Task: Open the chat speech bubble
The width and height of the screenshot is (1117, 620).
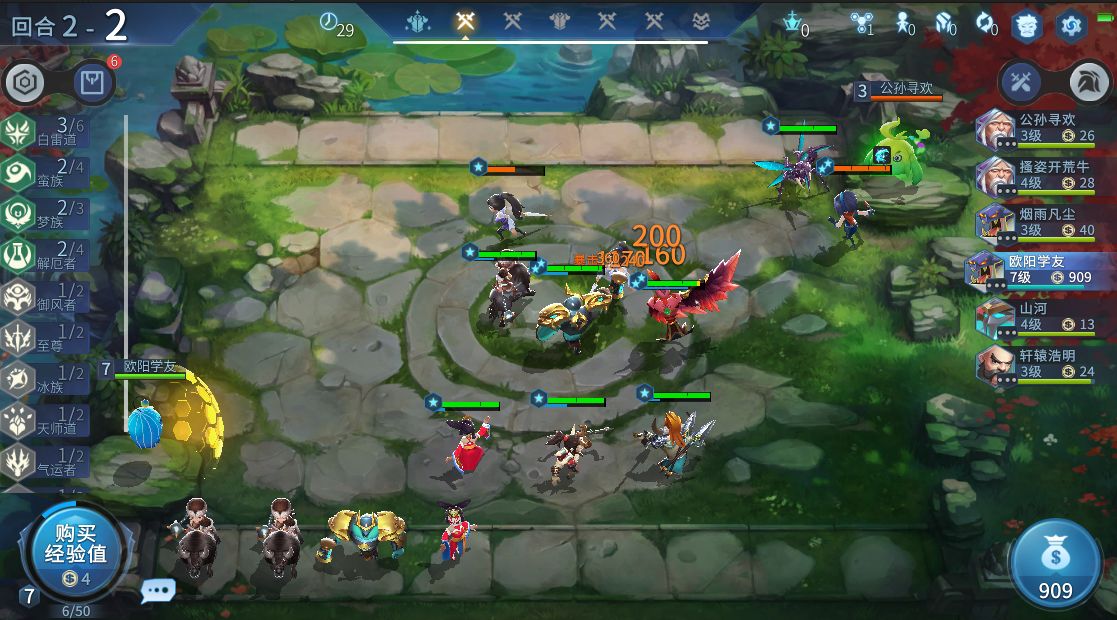Action: tap(157, 590)
